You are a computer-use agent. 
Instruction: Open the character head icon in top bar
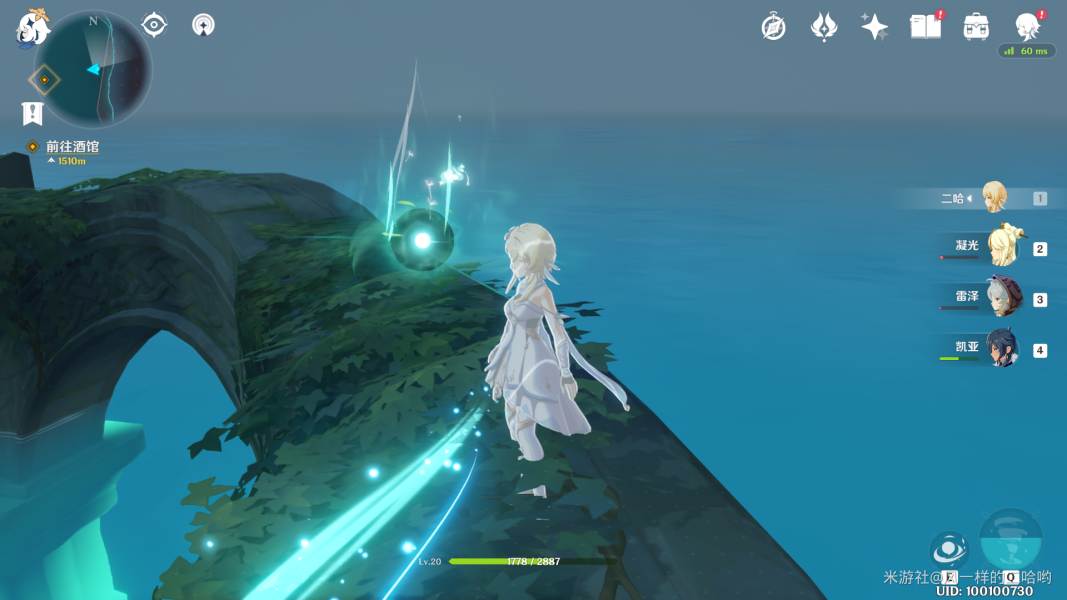pyautogui.click(x=1027, y=27)
